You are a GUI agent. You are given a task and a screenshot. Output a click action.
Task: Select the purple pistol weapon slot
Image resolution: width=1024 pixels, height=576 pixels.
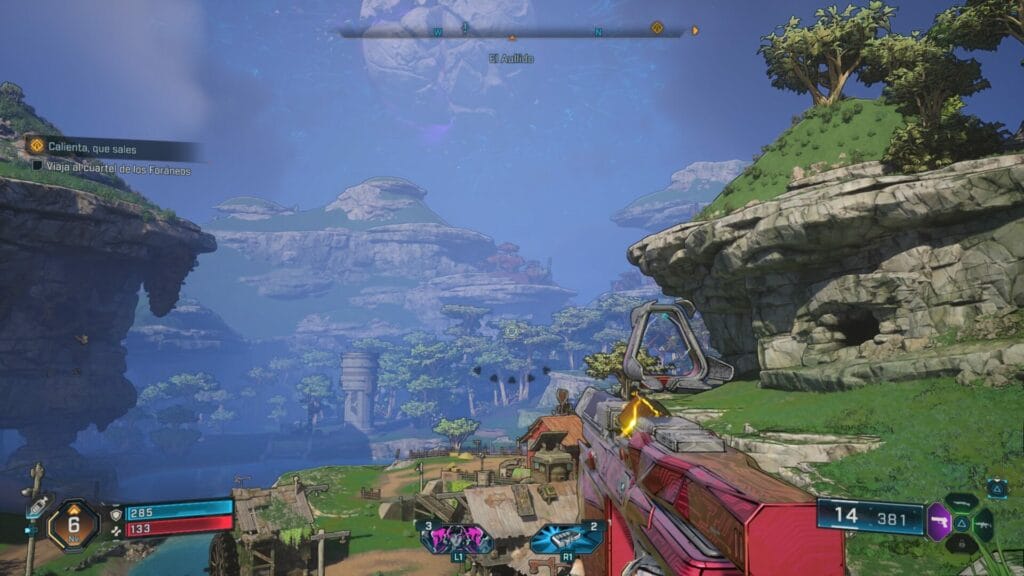[x=938, y=522]
